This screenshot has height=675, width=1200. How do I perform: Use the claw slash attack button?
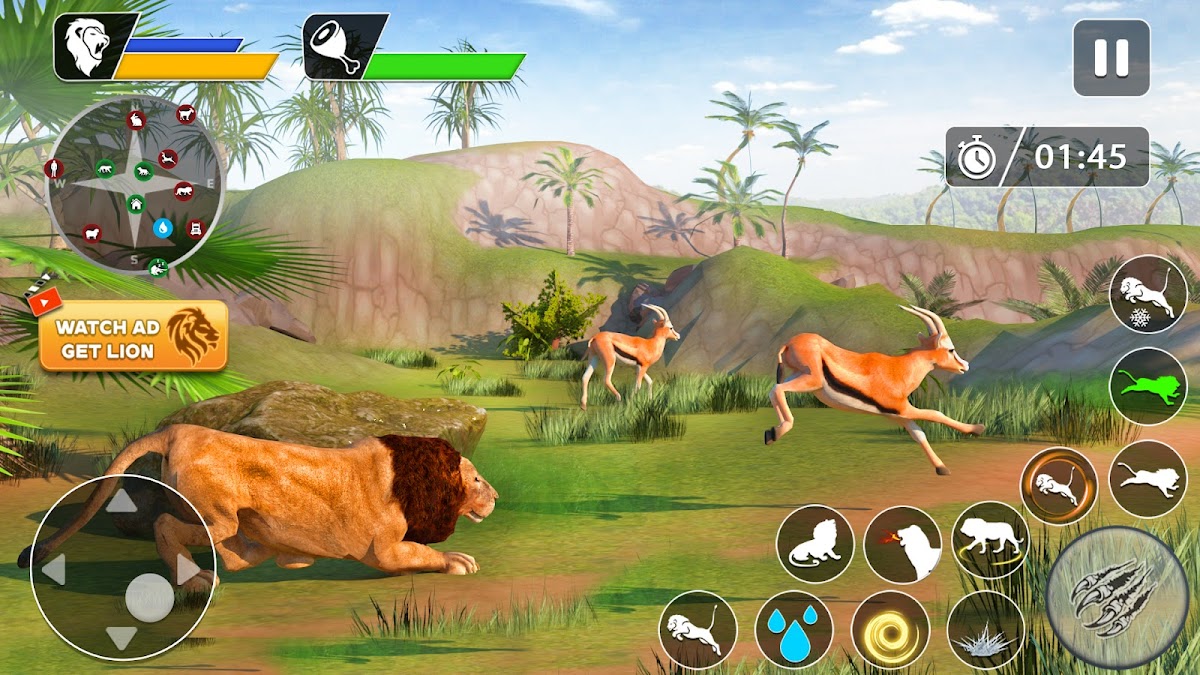(1116, 596)
